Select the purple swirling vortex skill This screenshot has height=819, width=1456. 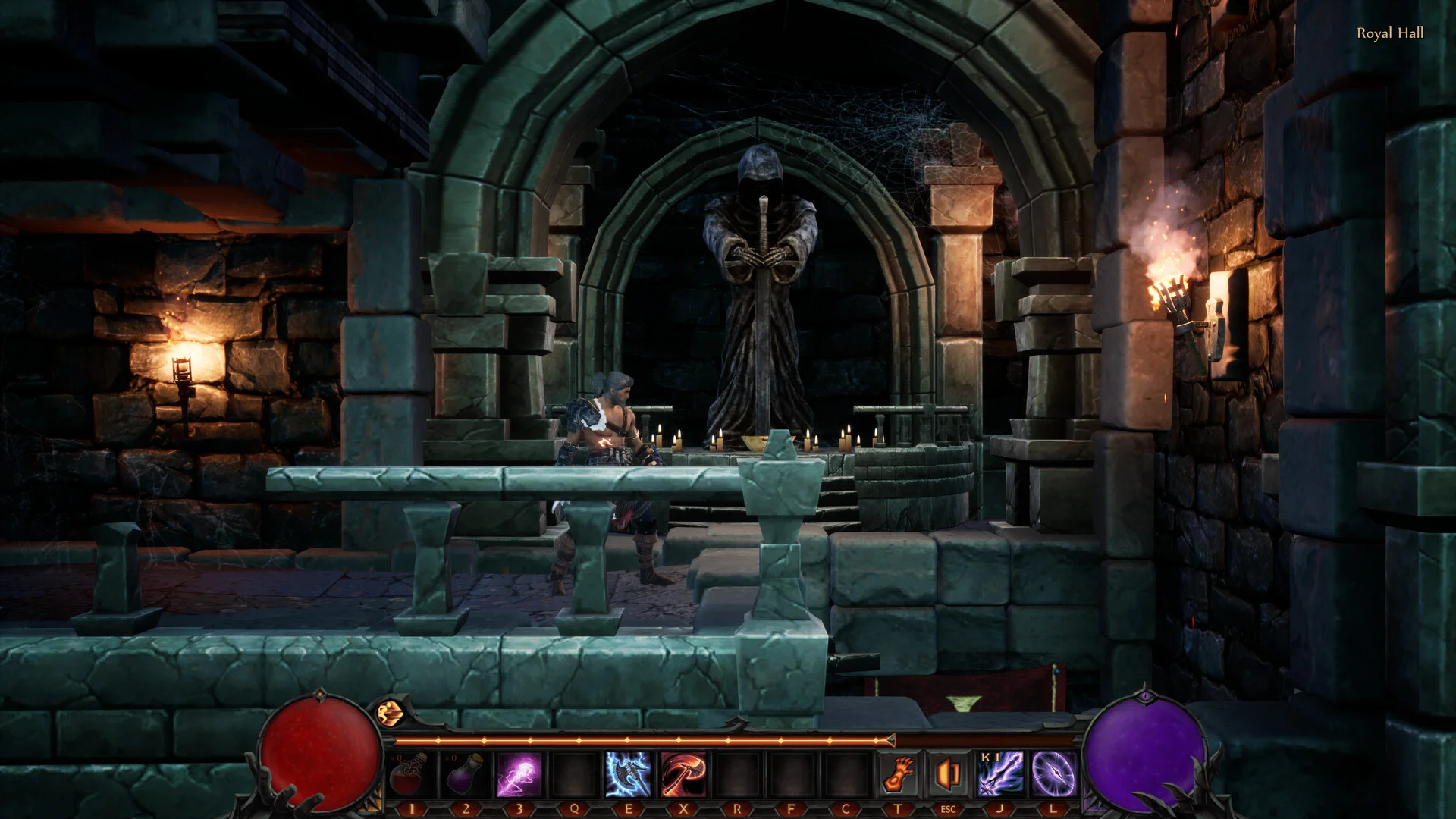point(1054,774)
